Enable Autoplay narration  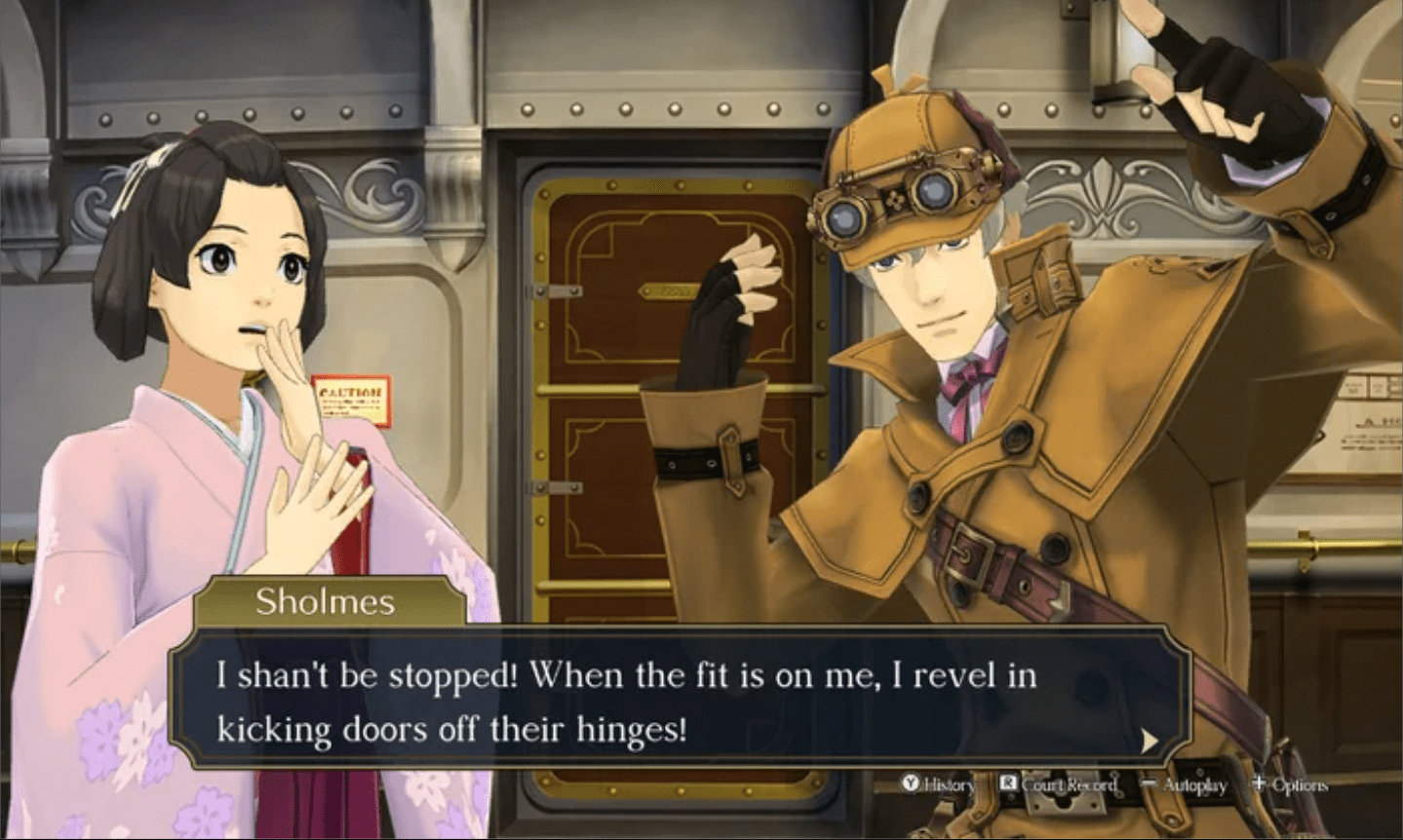click(1191, 783)
